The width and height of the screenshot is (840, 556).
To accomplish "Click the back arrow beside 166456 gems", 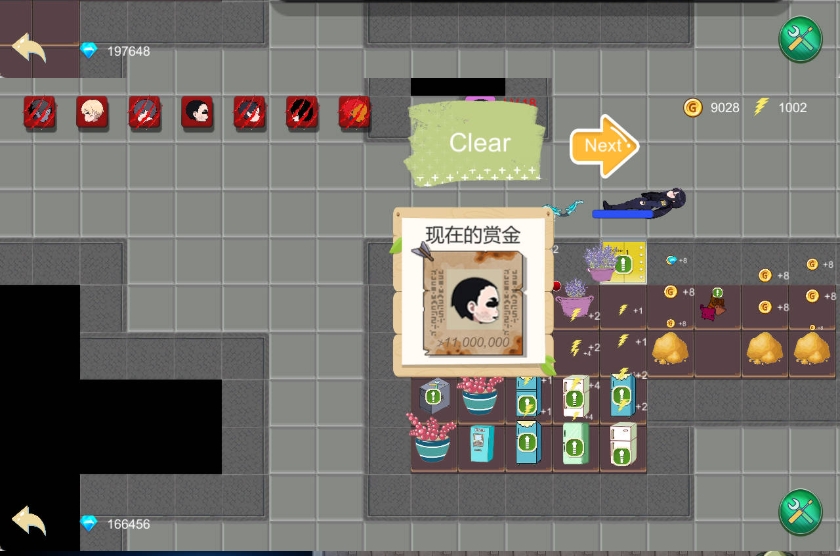I will tap(29, 521).
